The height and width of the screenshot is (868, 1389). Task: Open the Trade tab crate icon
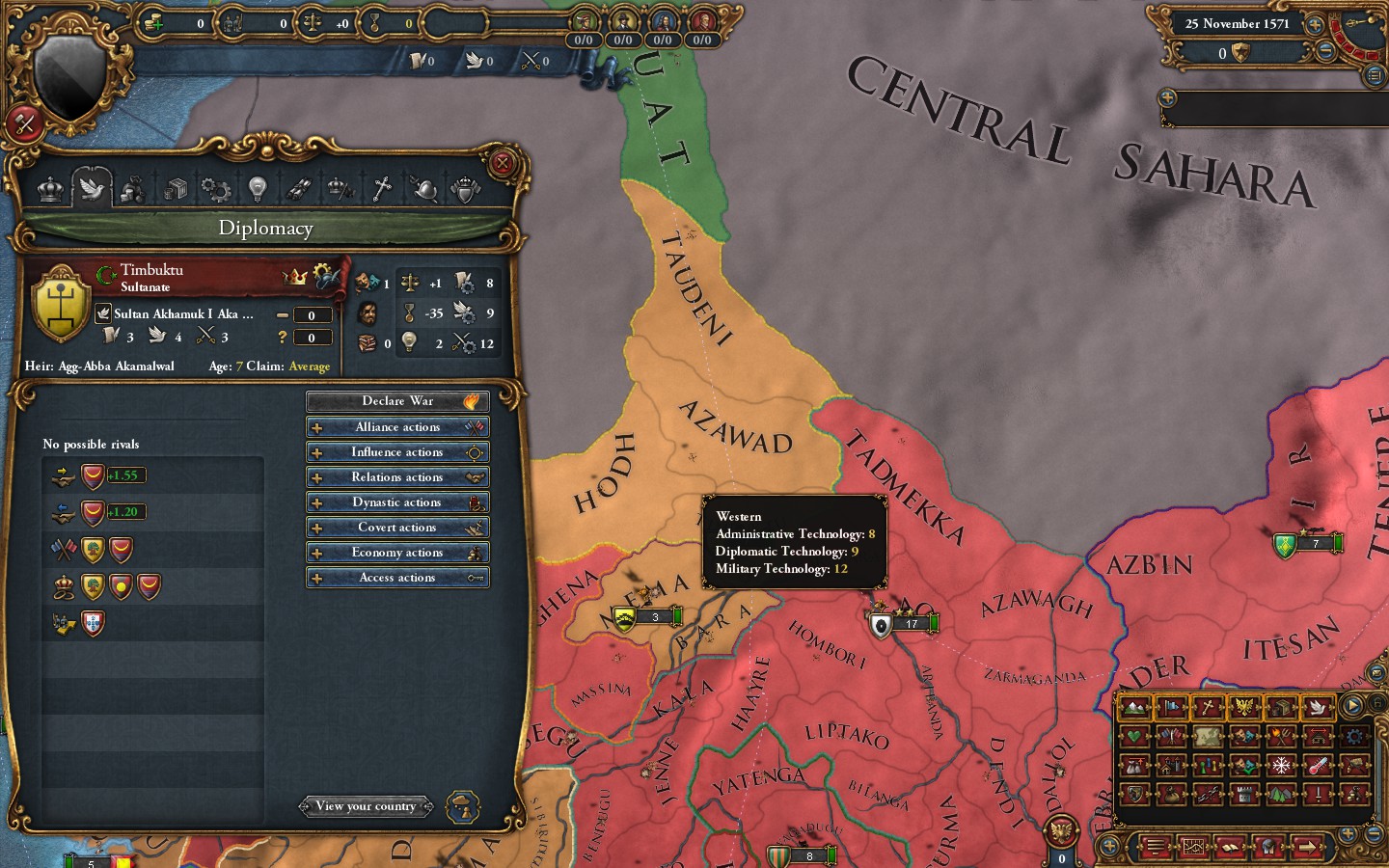(175, 188)
